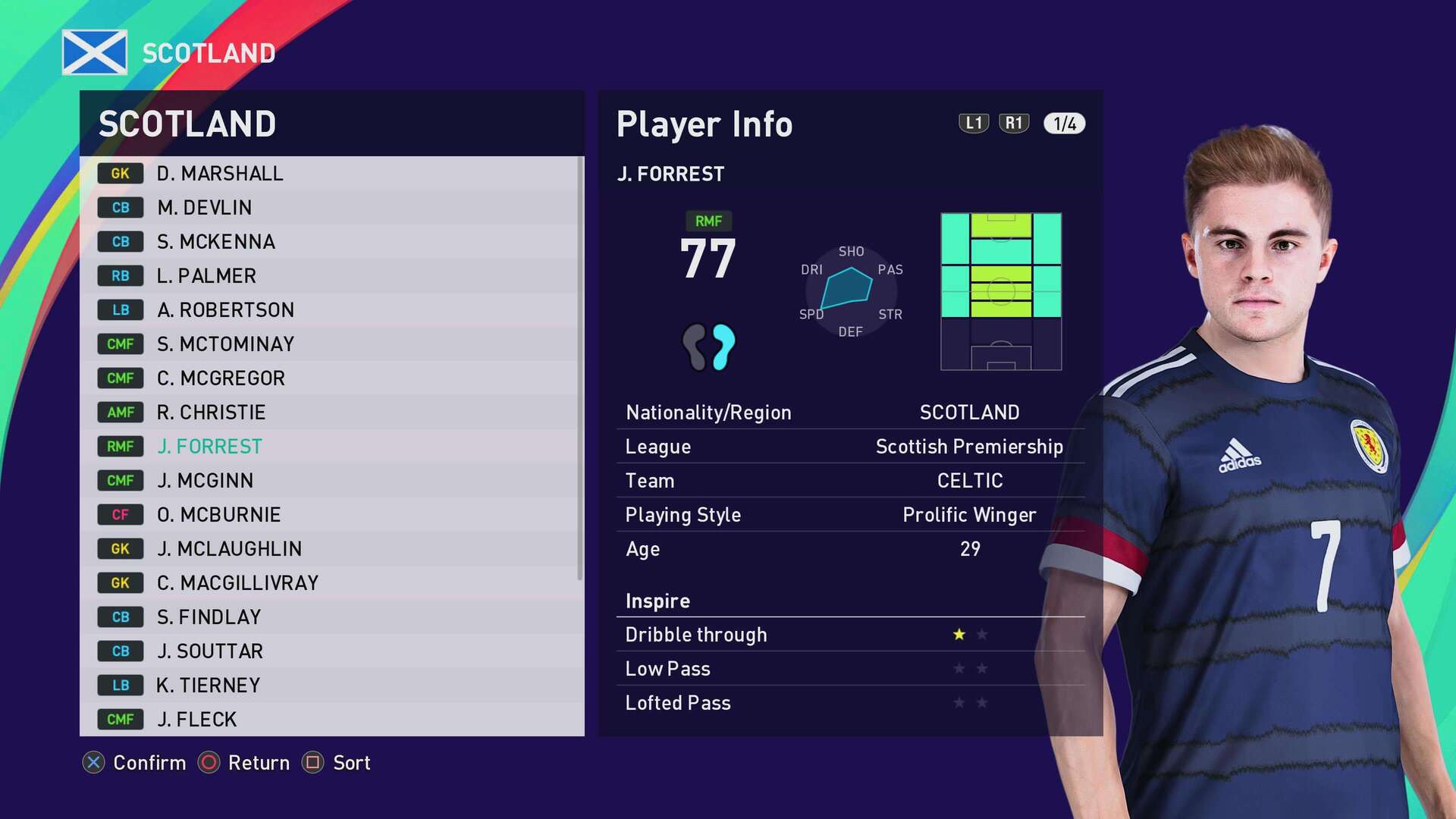1456x819 pixels.
Task: Select the GK badge next to D. Marshall
Action: (x=120, y=173)
